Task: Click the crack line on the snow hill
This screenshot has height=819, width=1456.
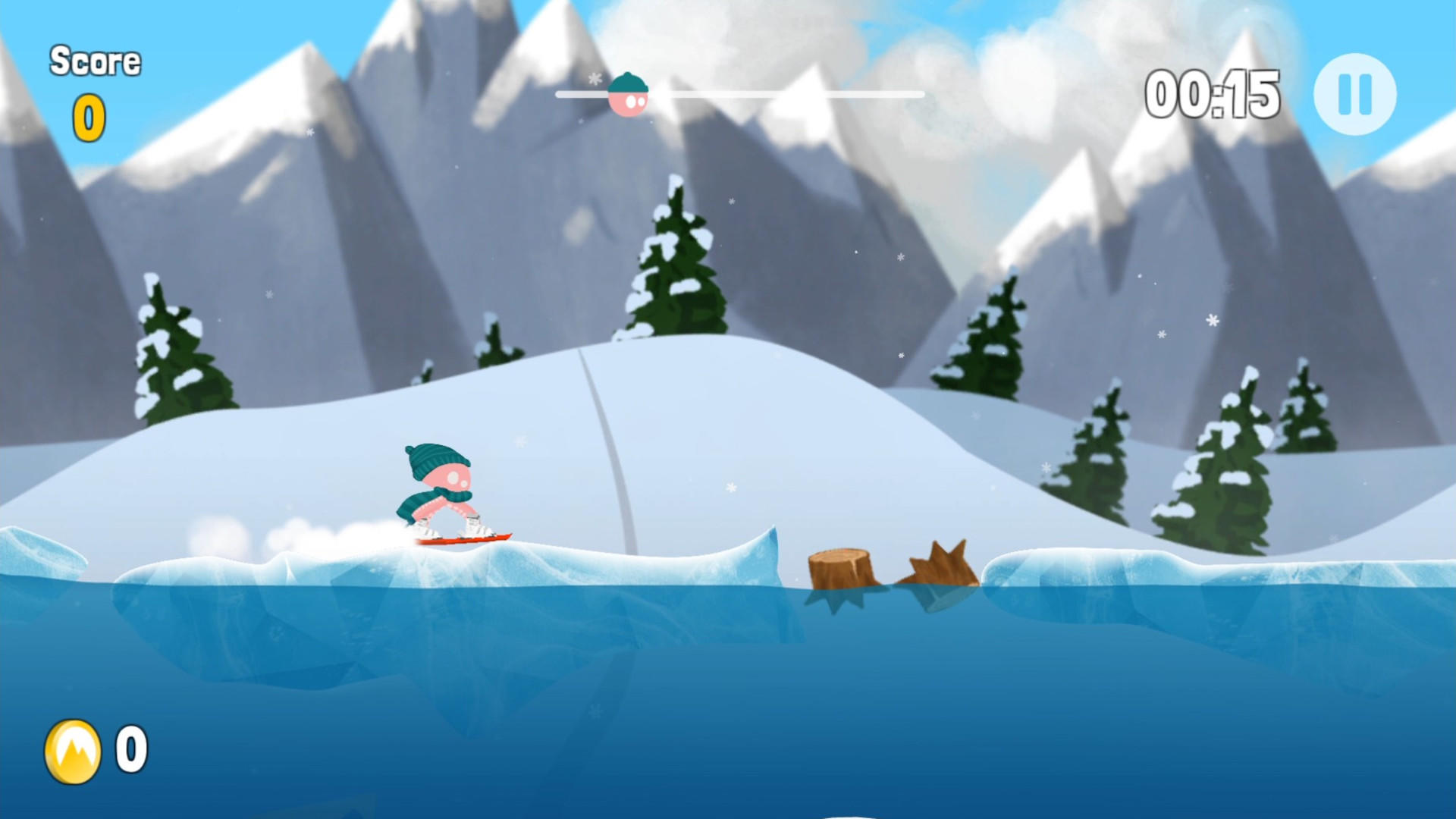Action: pyautogui.click(x=607, y=432)
